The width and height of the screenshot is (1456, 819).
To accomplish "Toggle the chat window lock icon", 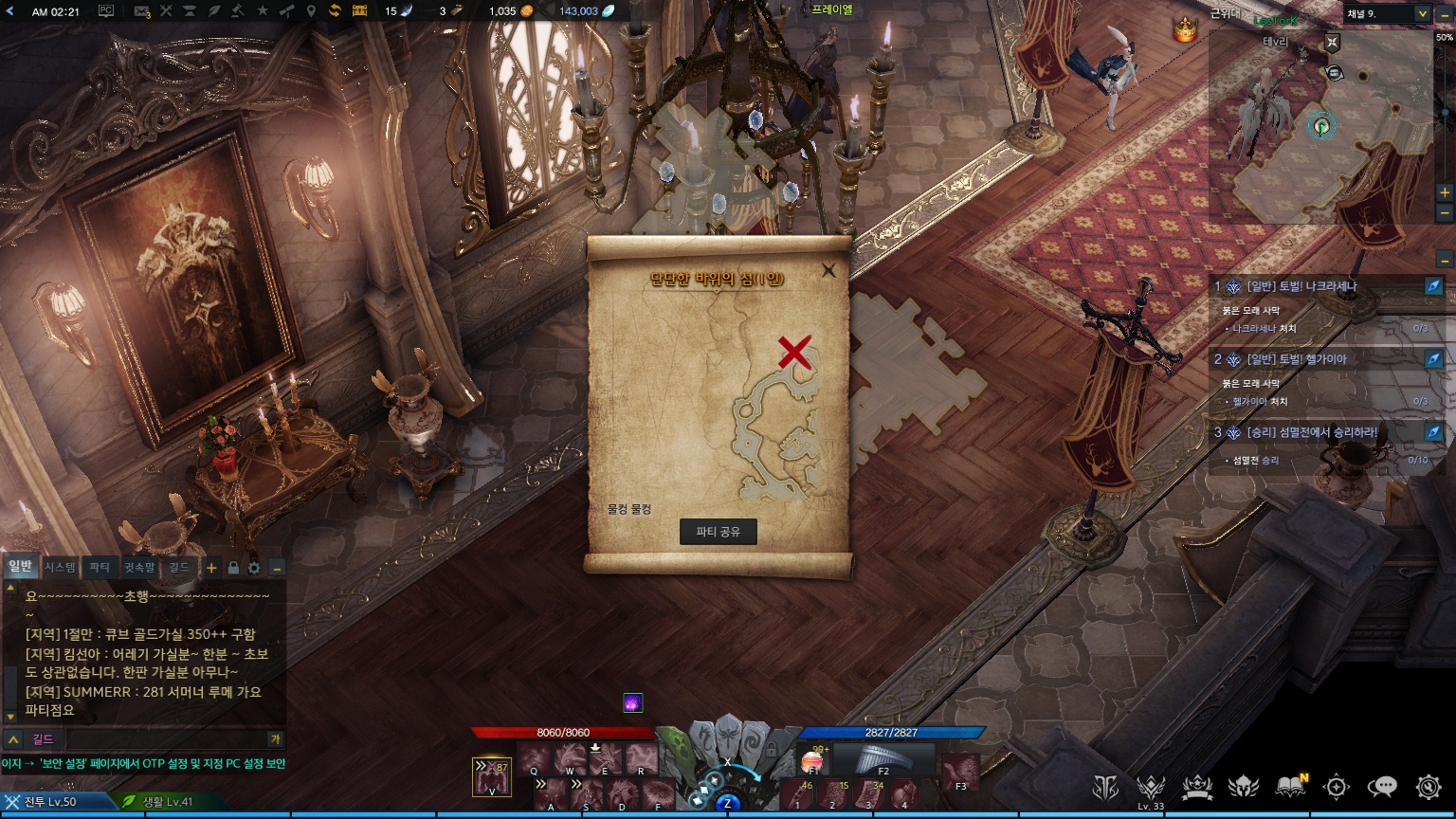I will 233,568.
